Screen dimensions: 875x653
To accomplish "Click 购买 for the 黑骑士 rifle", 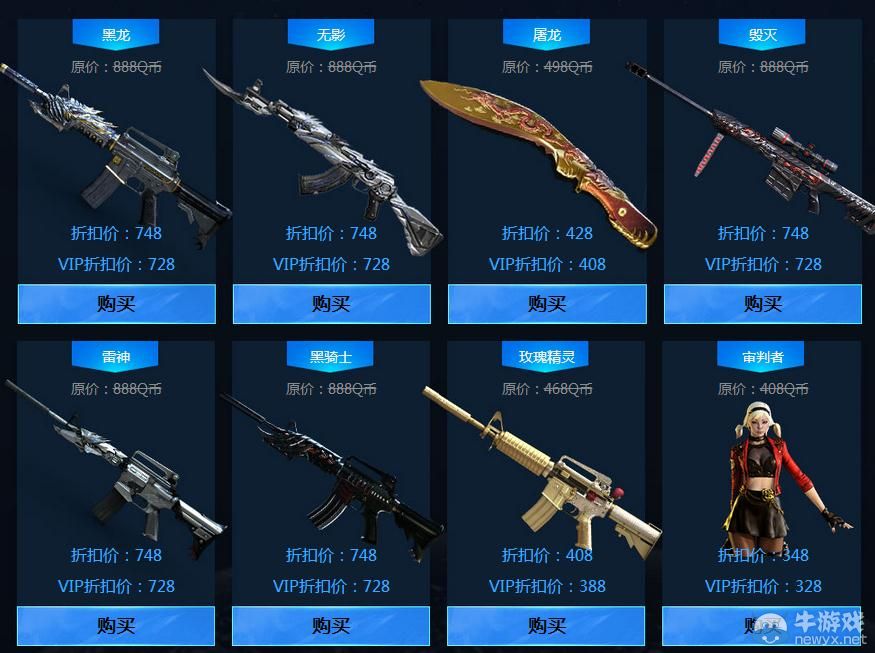I will (331, 626).
